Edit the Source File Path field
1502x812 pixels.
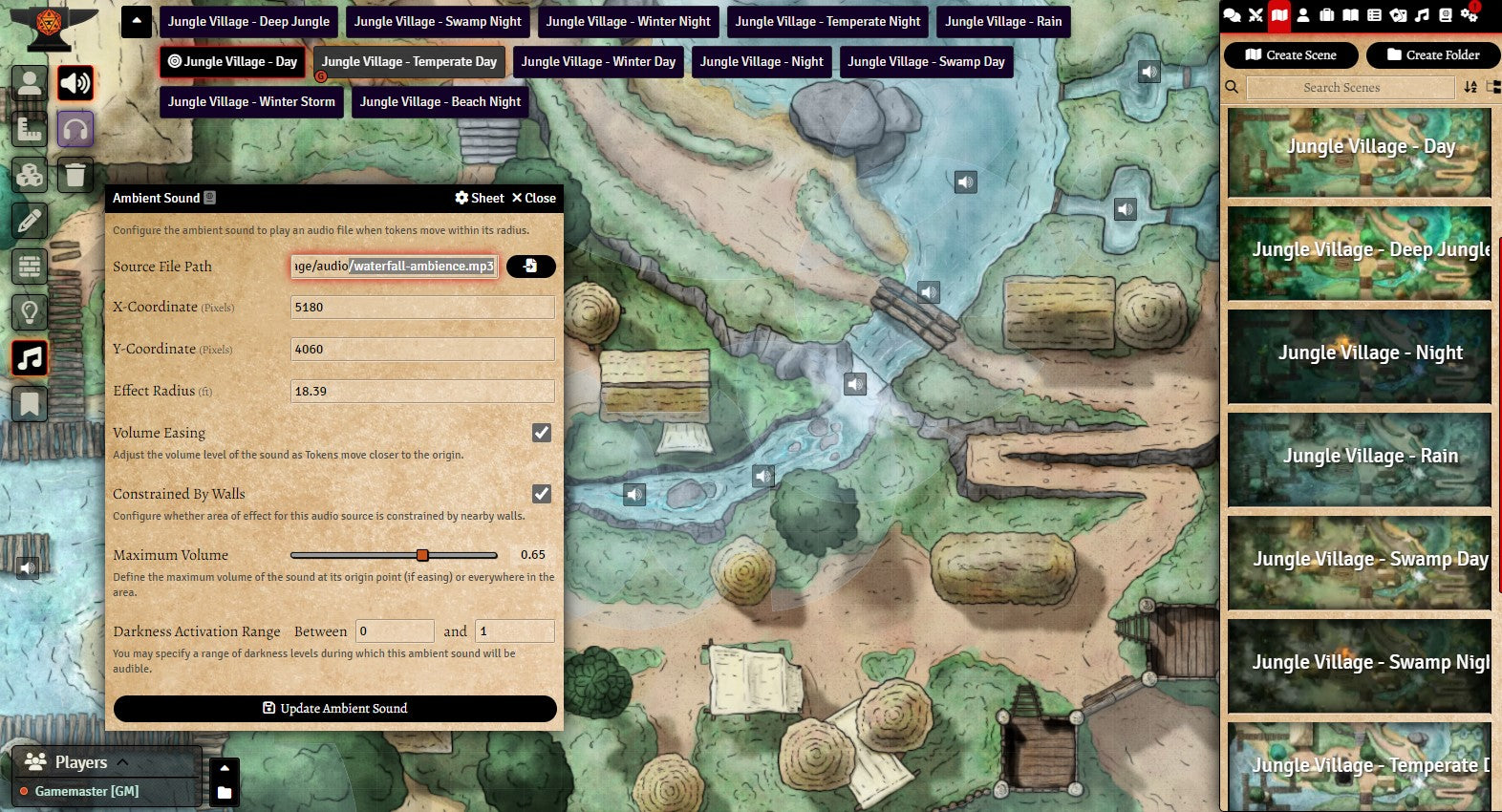[394, 267]
